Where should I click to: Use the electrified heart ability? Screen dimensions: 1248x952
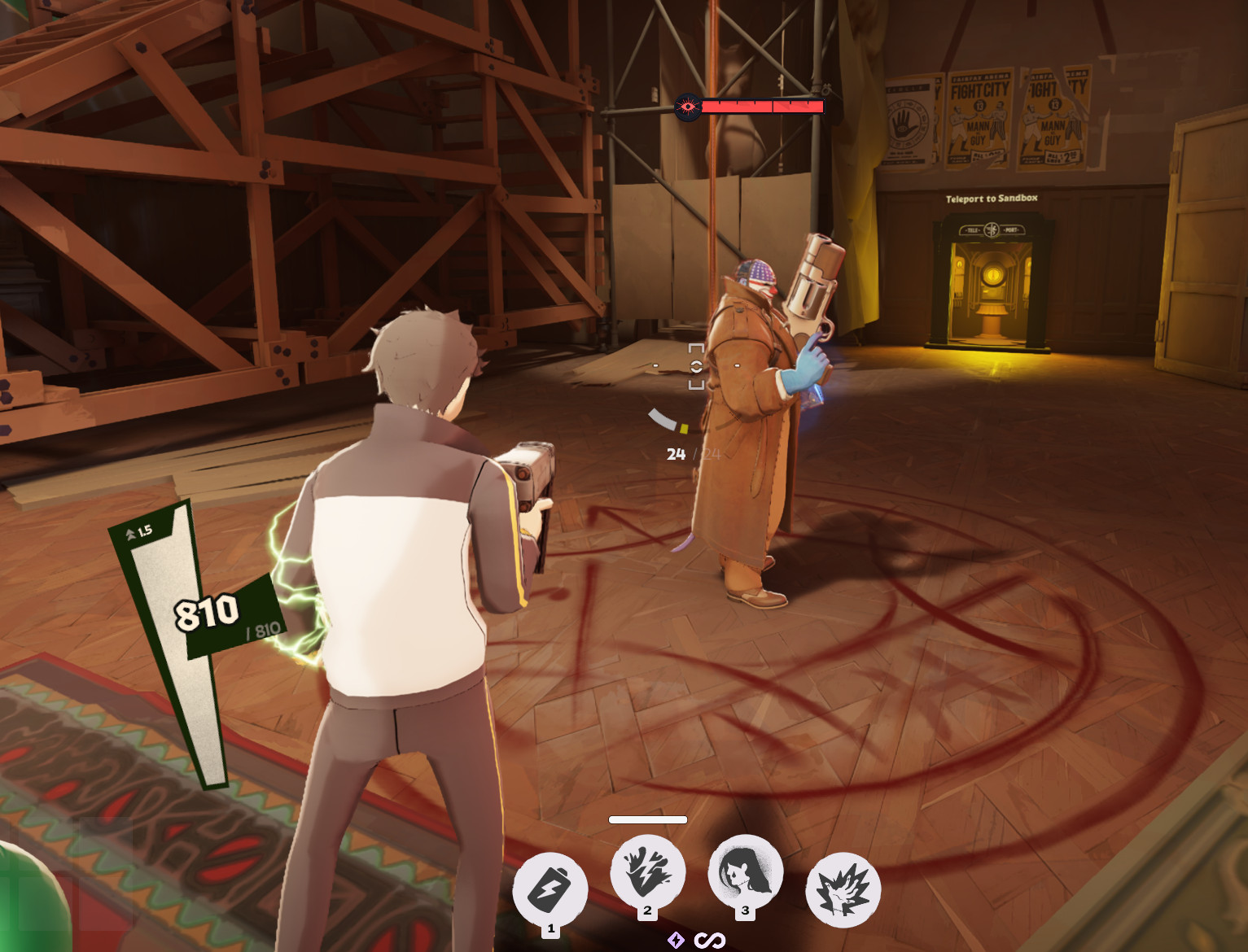tap(648, 871)
